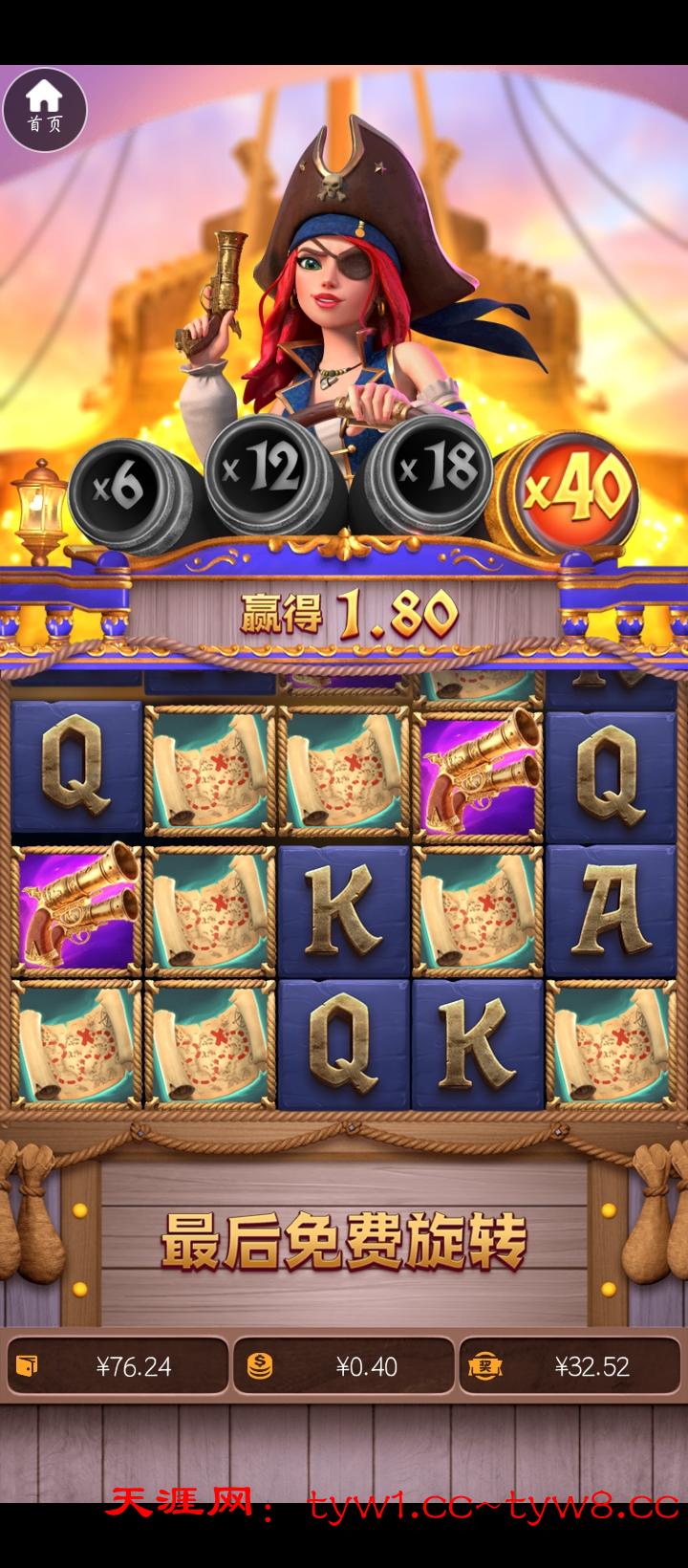Go to the 首页 home button

pos(44,109)
